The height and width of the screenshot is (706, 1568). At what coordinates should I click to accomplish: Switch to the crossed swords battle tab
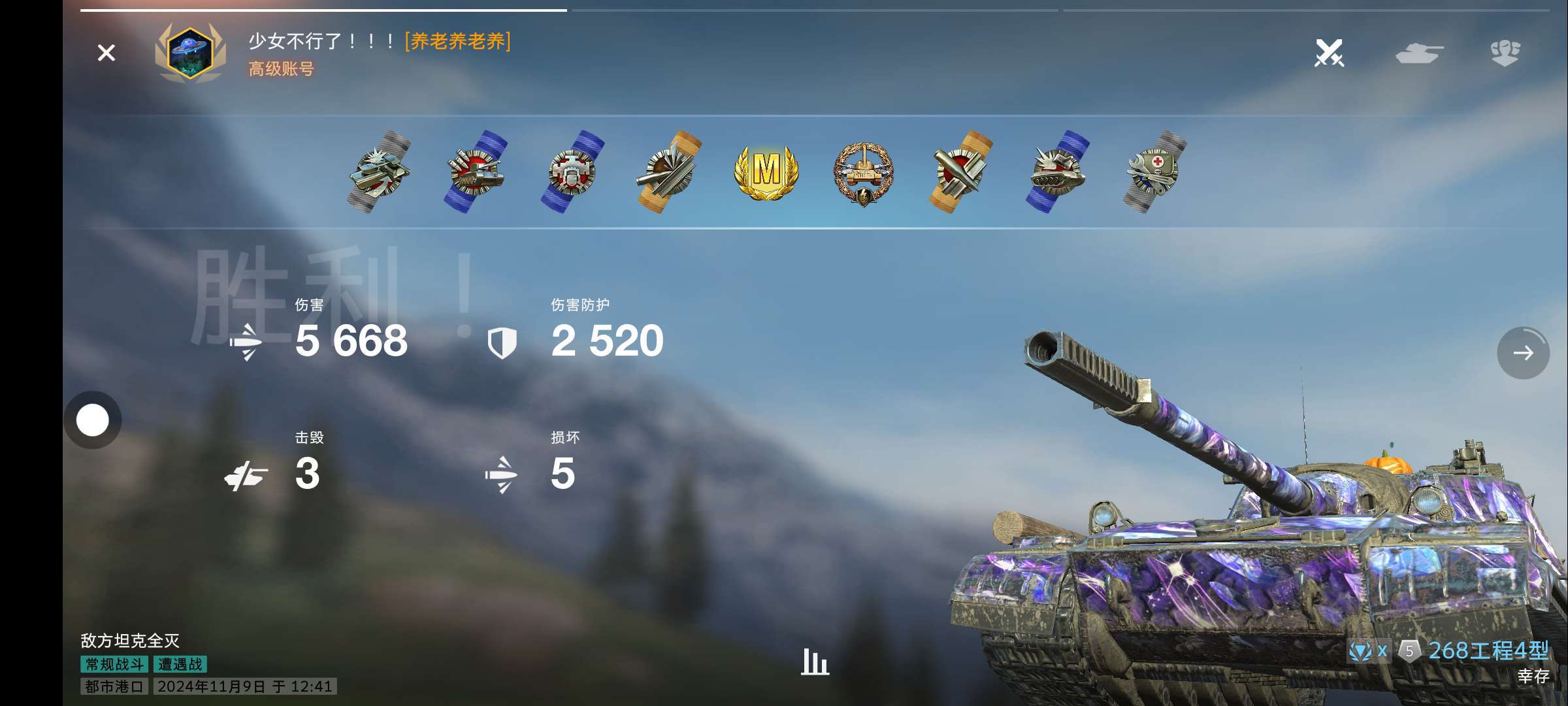pos(1329,53)
